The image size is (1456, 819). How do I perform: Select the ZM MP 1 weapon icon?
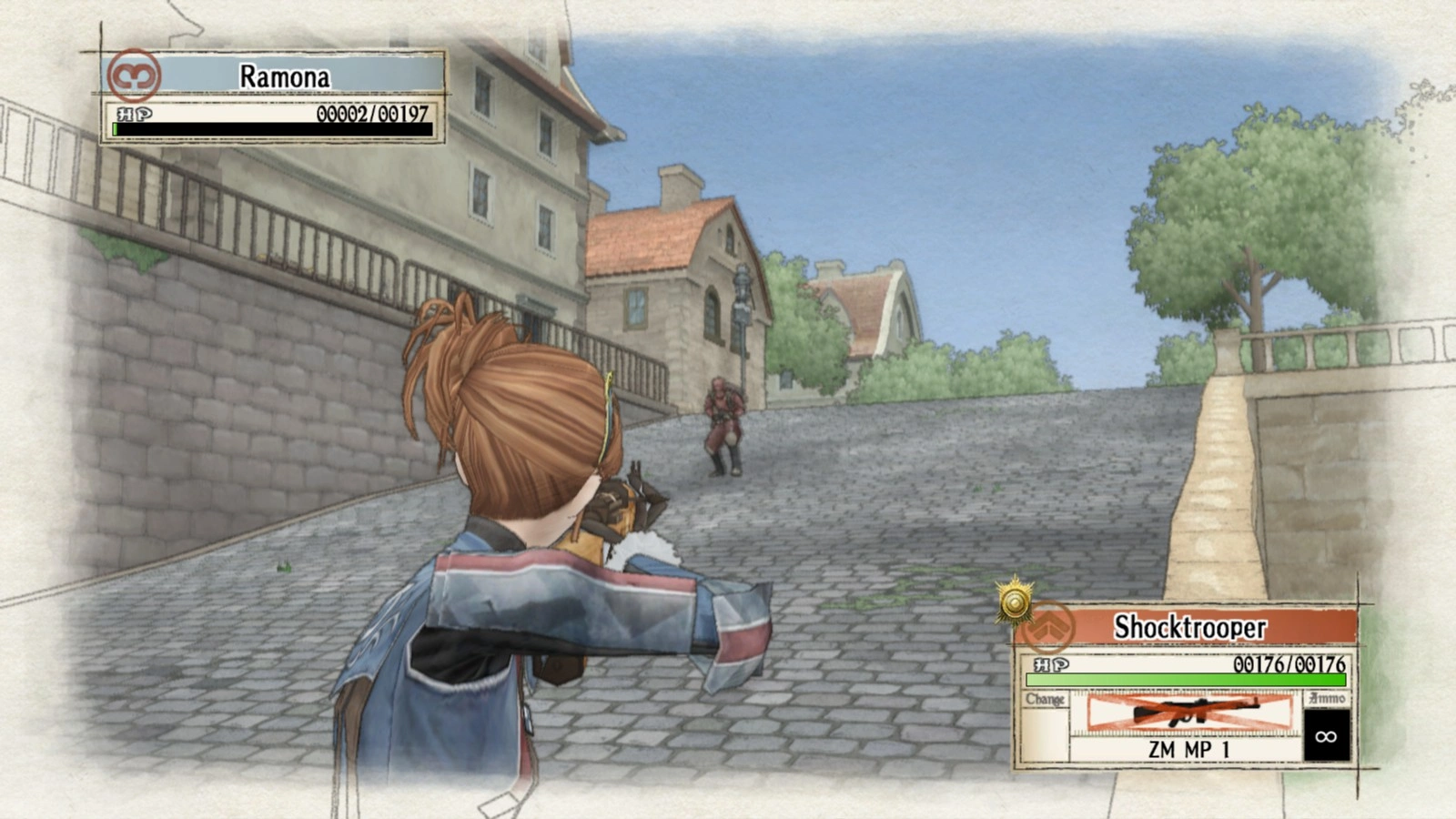click(1189, 713)
